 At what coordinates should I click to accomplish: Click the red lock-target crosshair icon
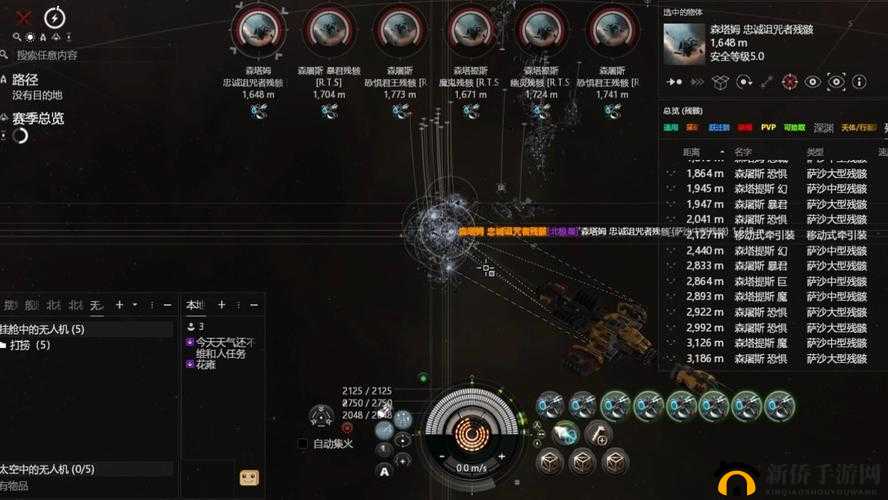(789, 81)
